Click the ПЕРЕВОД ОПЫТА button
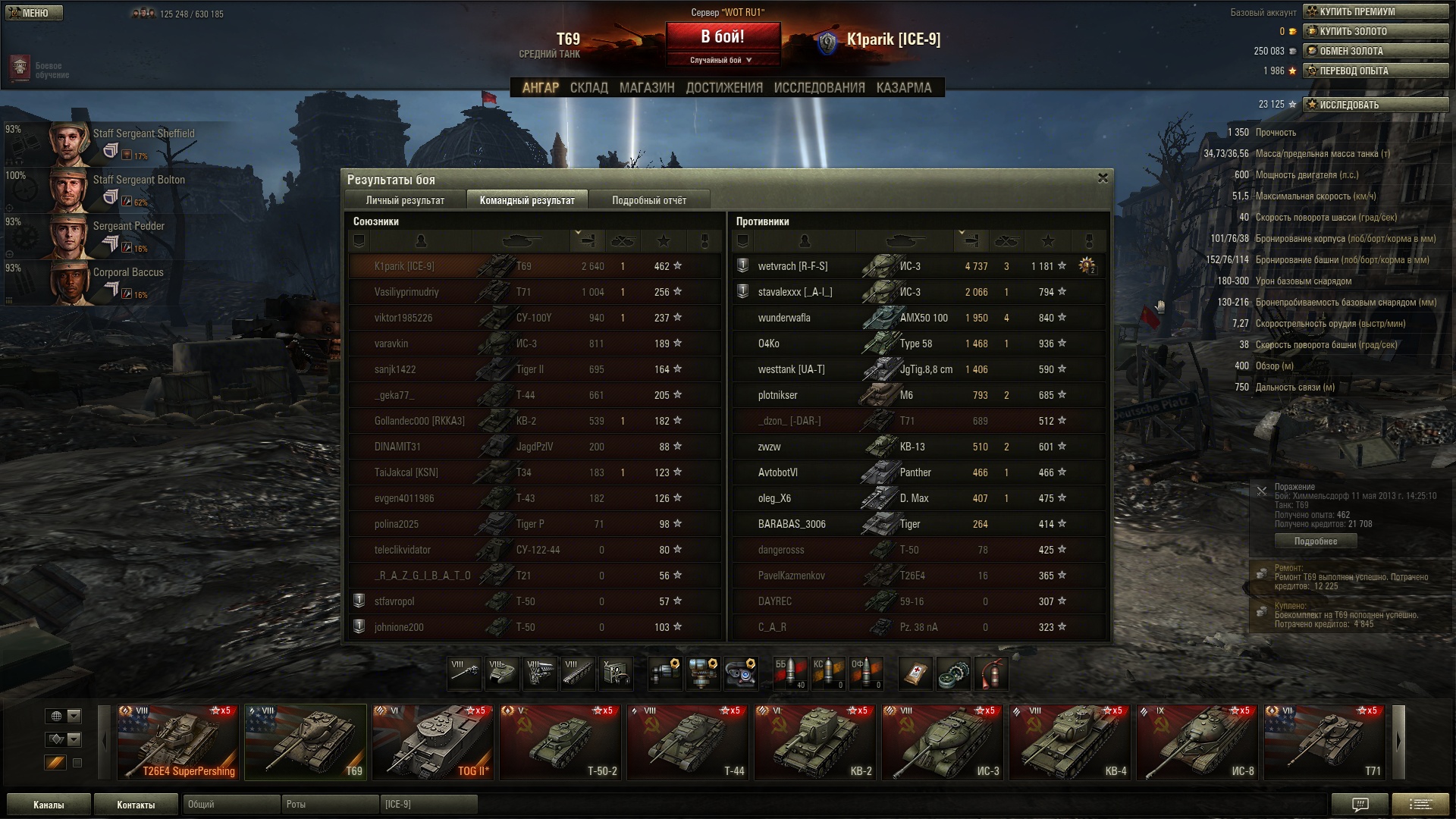 (1375, 71)
